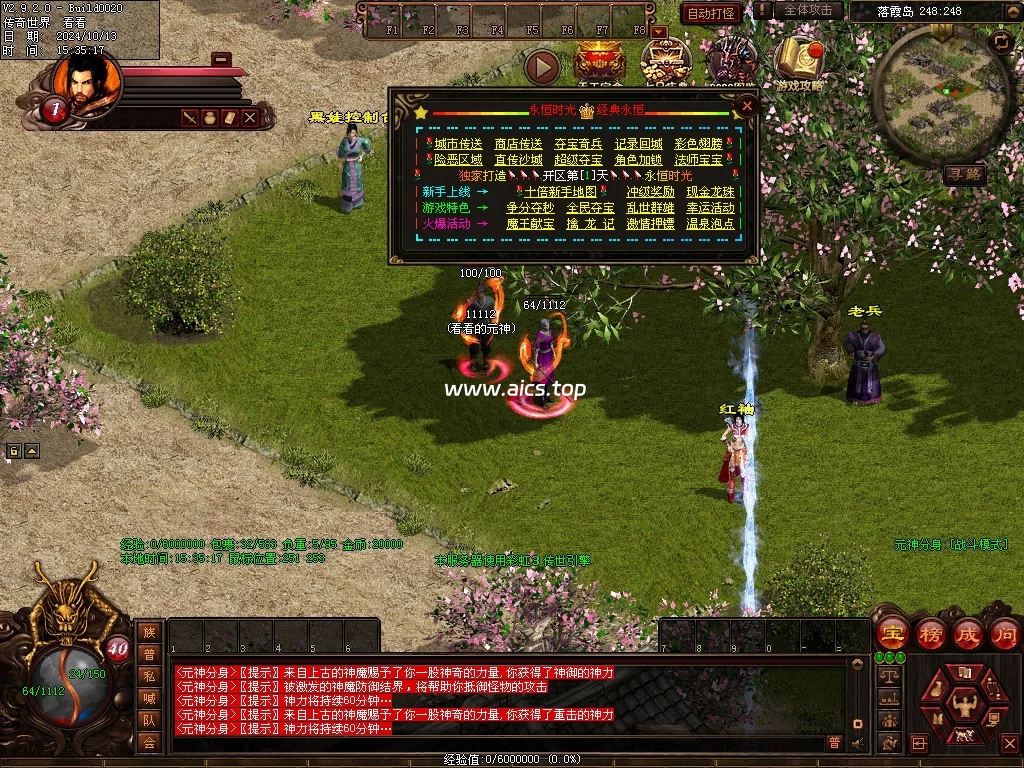The width and height of the screenshot is (1024, 768).
Task: Open the 游戏攻略 game guide book icon
Action: point(799,58)
